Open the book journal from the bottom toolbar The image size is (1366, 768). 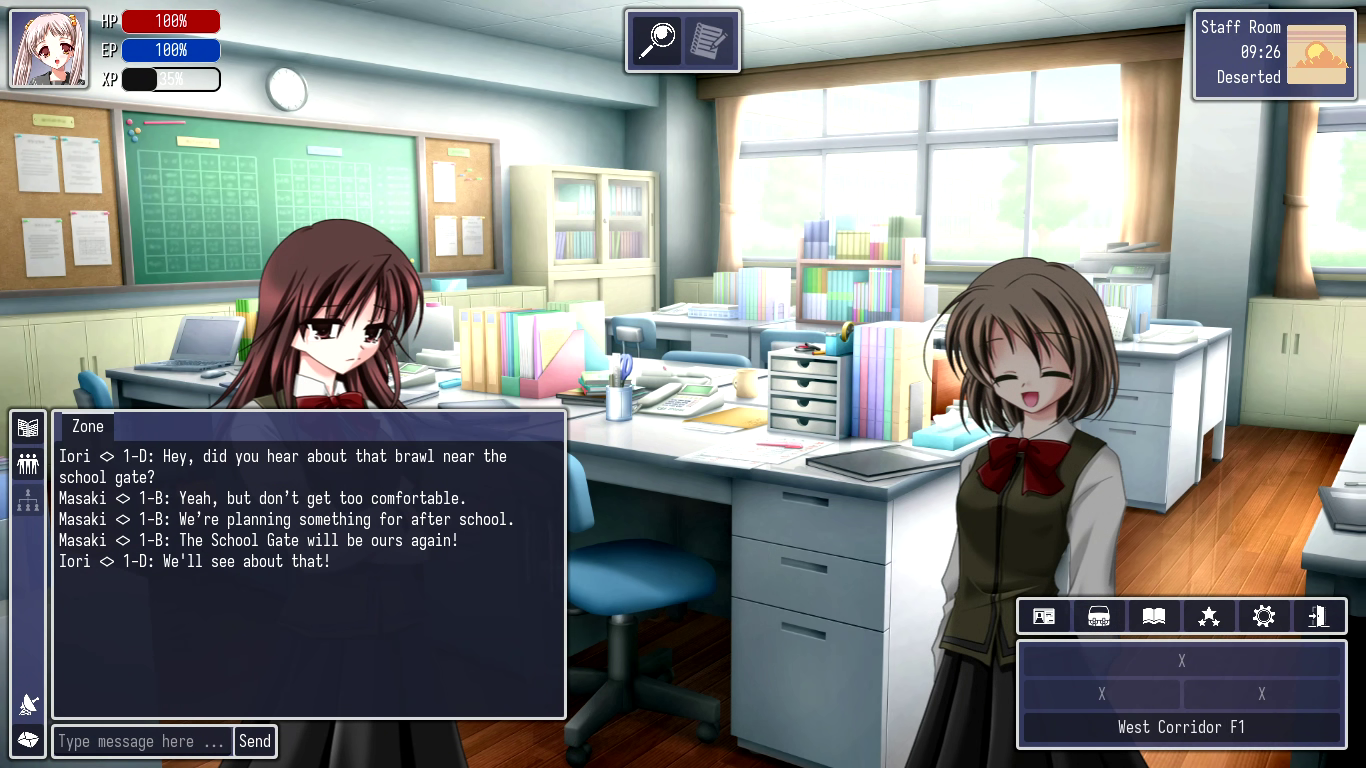pos(1153,616)
